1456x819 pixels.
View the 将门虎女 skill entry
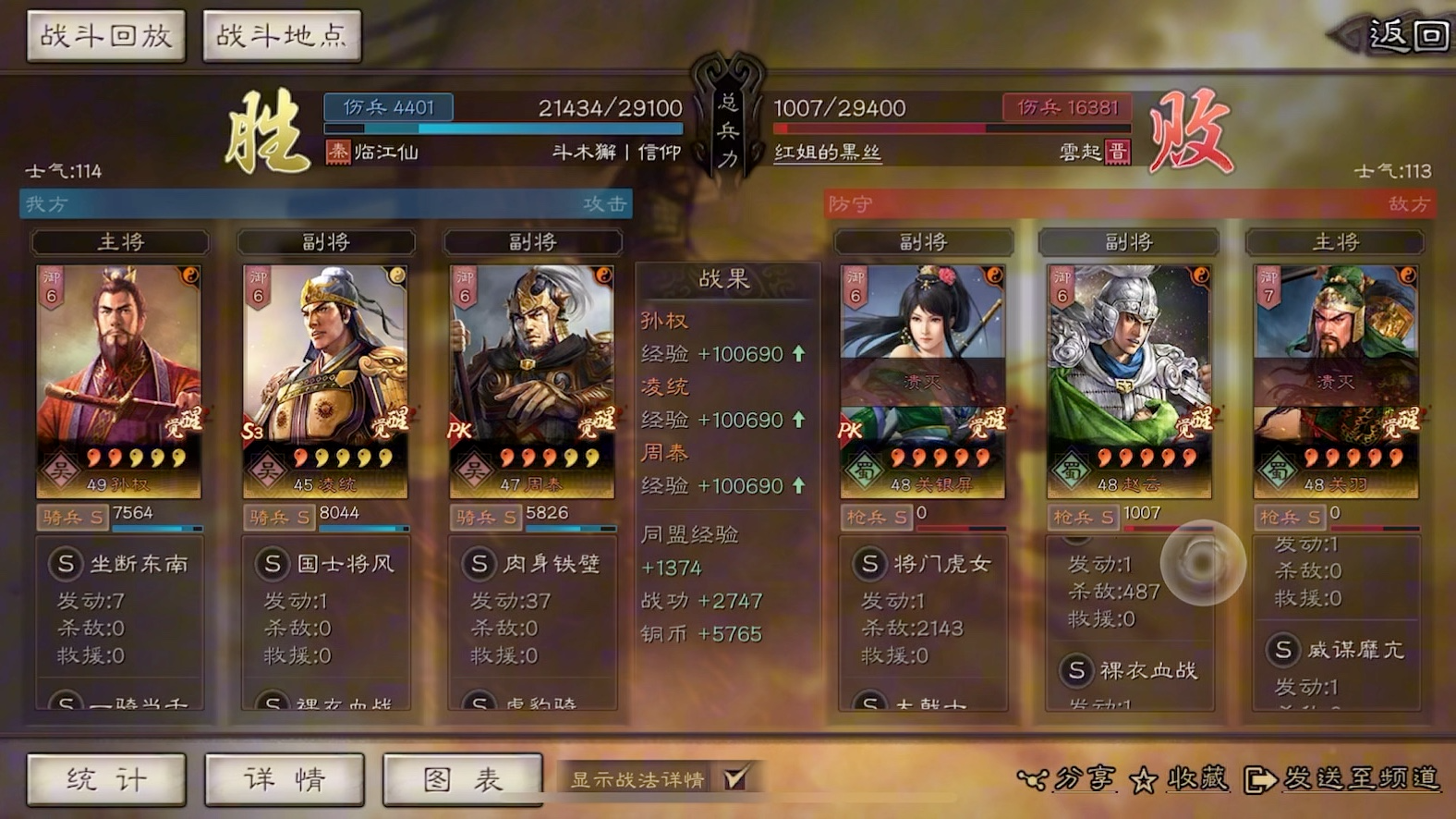[924, 564]
